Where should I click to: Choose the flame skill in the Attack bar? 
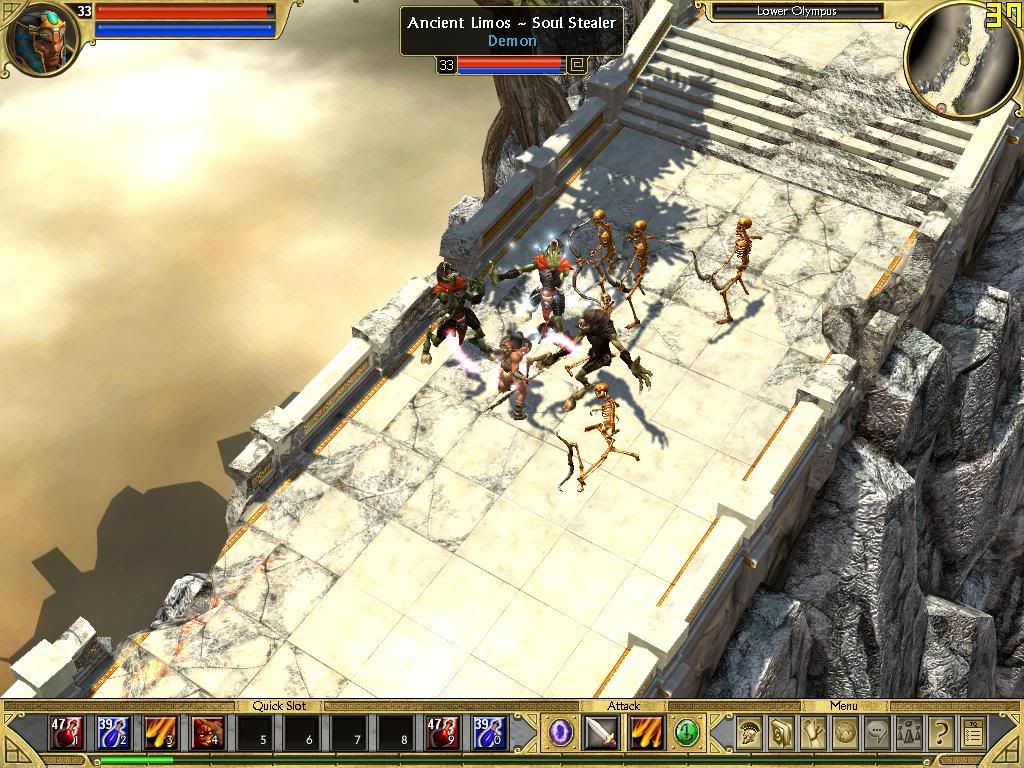[x=646, y=733]
